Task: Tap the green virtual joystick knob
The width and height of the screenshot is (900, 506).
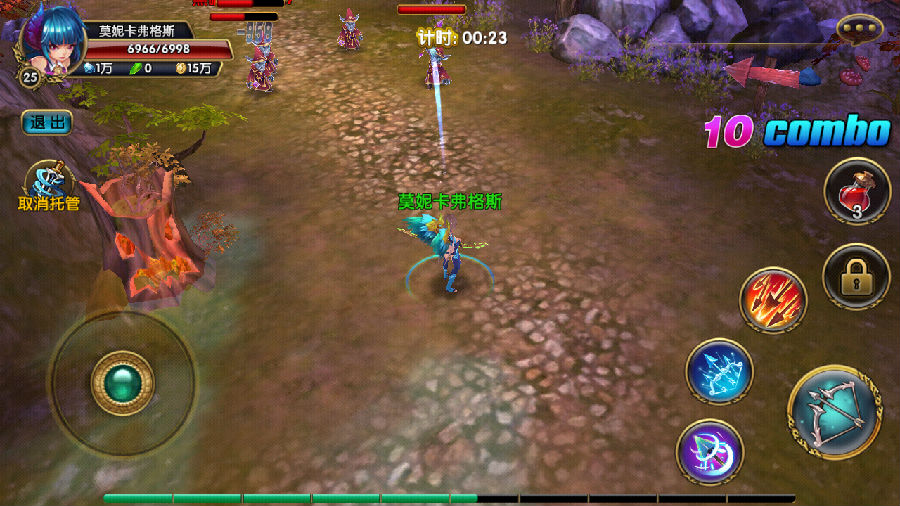Action: click(122, 383)
